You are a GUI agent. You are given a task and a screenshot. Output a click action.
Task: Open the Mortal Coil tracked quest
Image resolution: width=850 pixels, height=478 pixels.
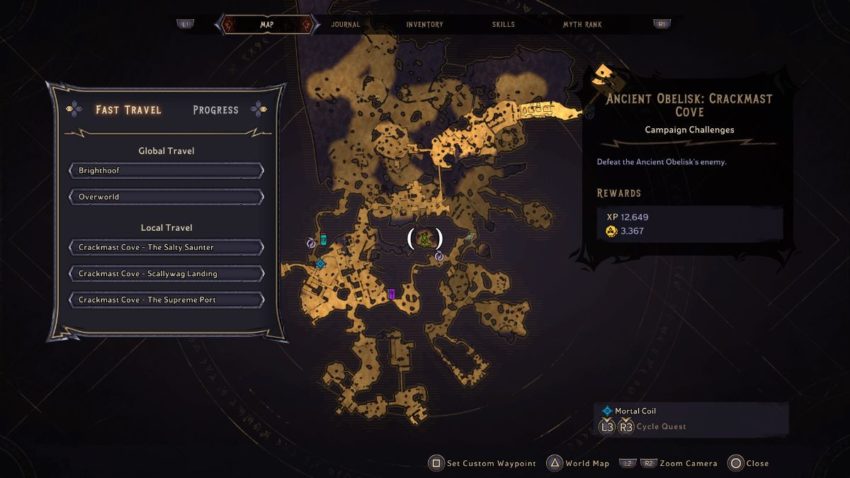tap(636, 411)
